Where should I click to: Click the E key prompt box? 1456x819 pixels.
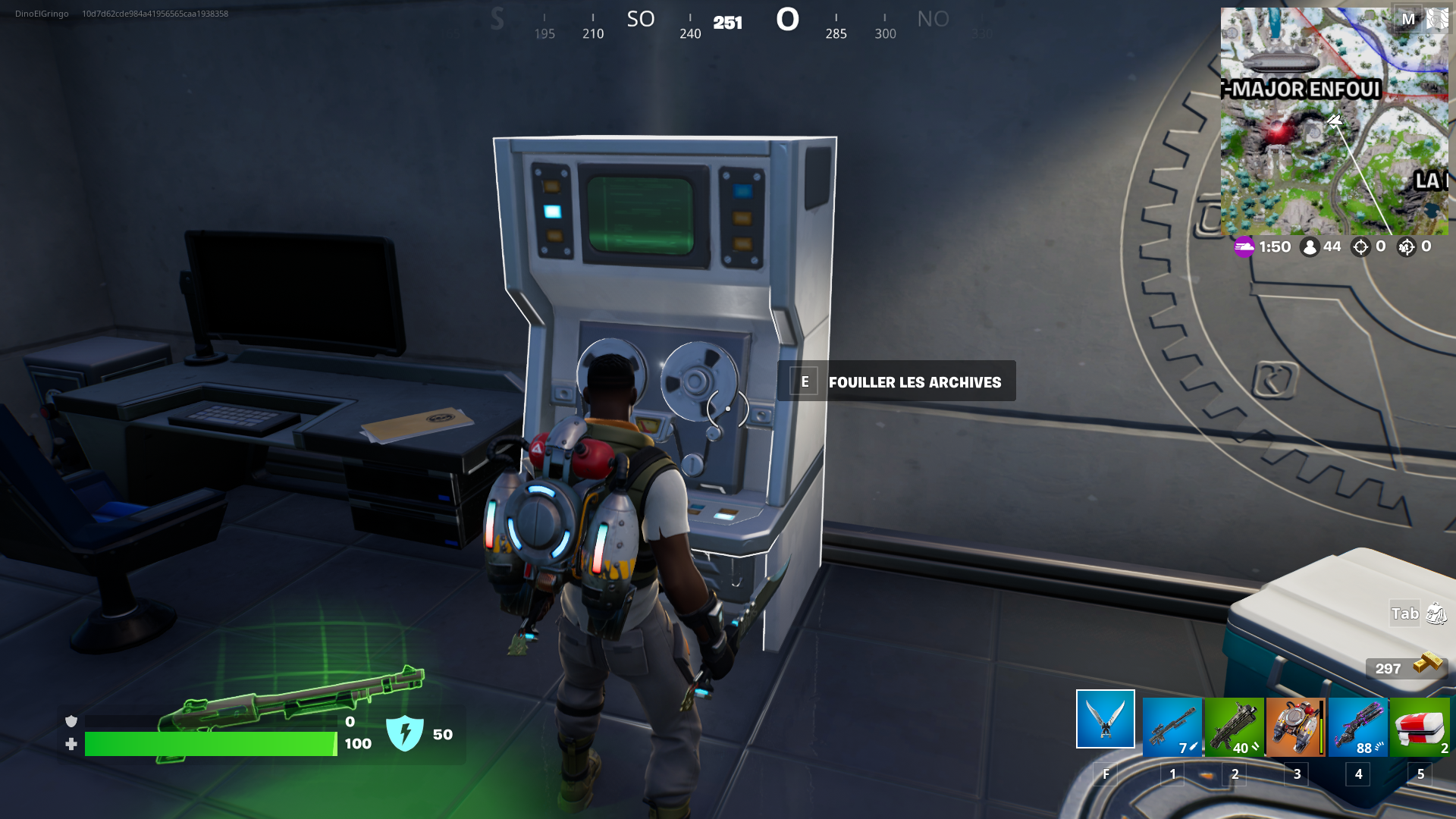804,381
